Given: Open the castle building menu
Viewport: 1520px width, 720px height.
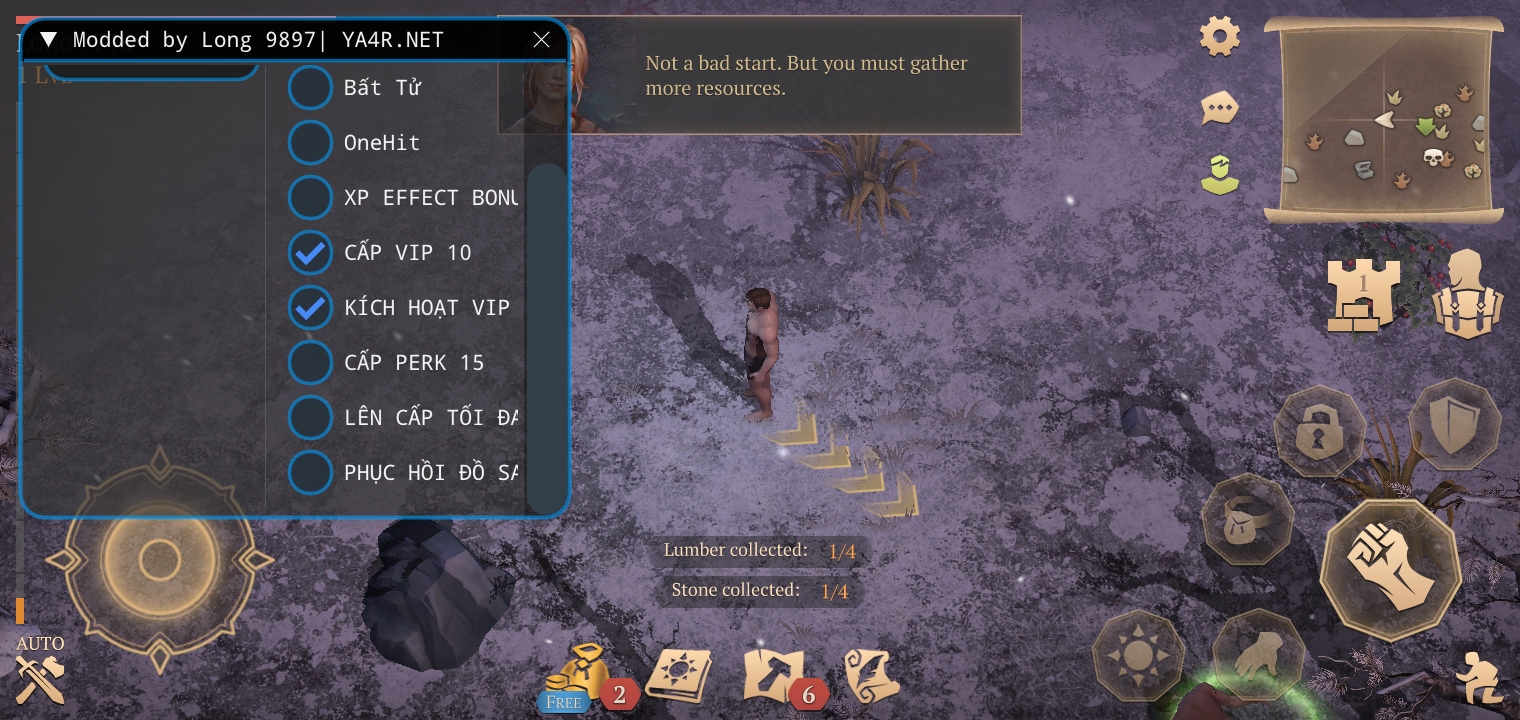Looking at the screenshot, I should [x=1362, y=293].
